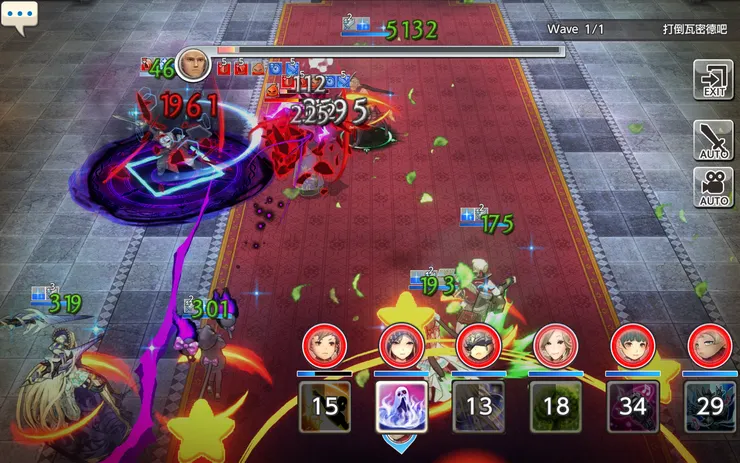Choose the long-haired blonde woman's portrait

[555, 346]
